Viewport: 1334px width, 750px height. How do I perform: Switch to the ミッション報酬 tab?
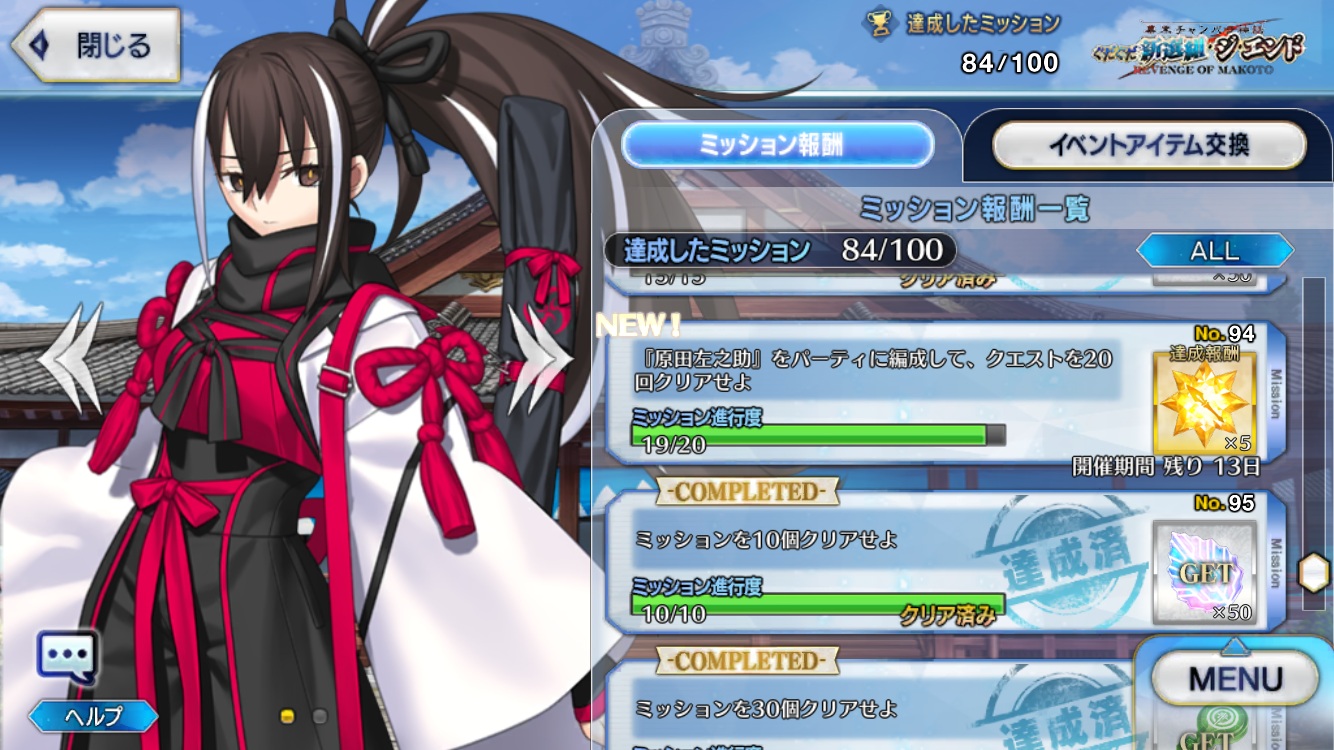tap(777, 146)
